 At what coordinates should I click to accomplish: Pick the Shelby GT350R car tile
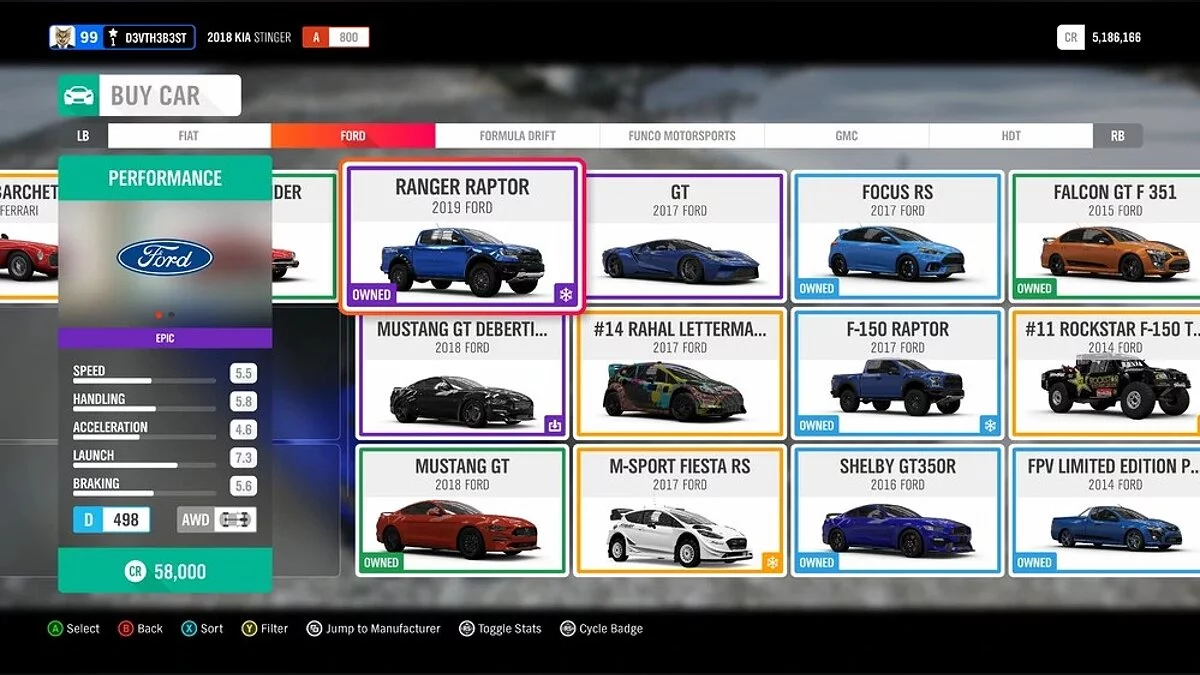tap(897, 511)
